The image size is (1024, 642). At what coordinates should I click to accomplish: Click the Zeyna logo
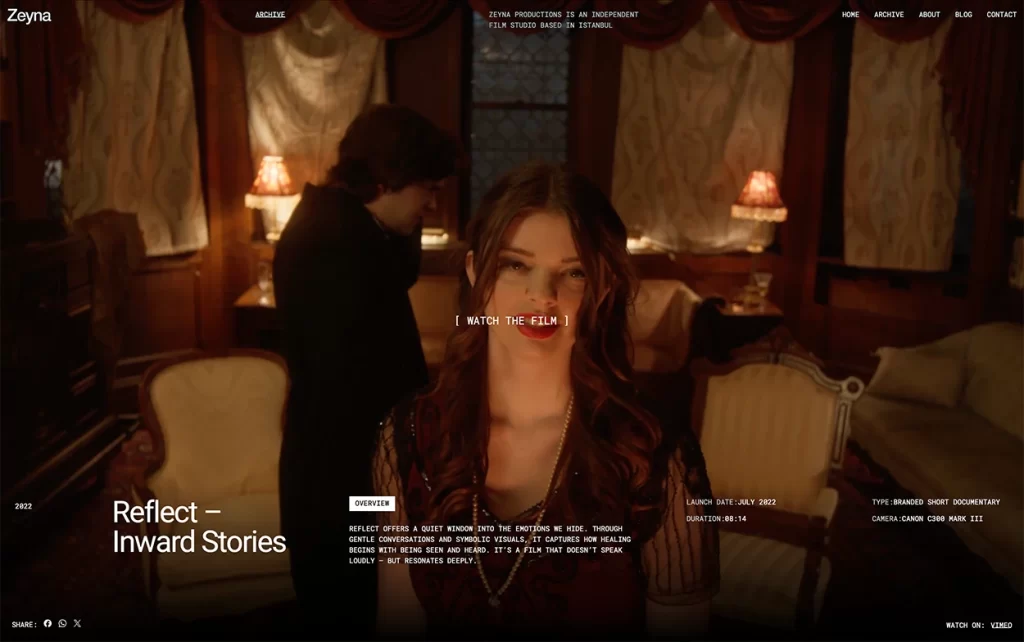point(29,15)
